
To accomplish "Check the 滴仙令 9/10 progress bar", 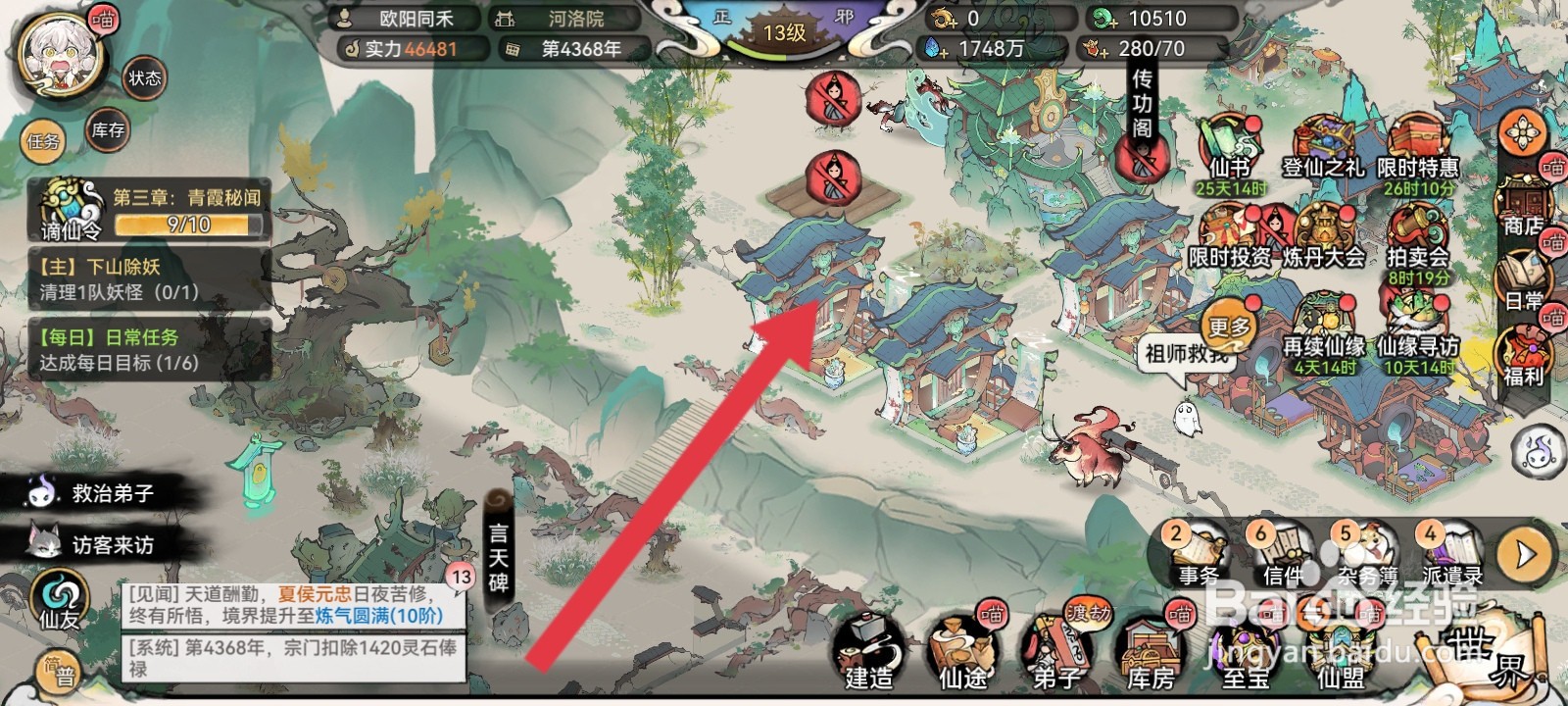I will tap(186, 224).
